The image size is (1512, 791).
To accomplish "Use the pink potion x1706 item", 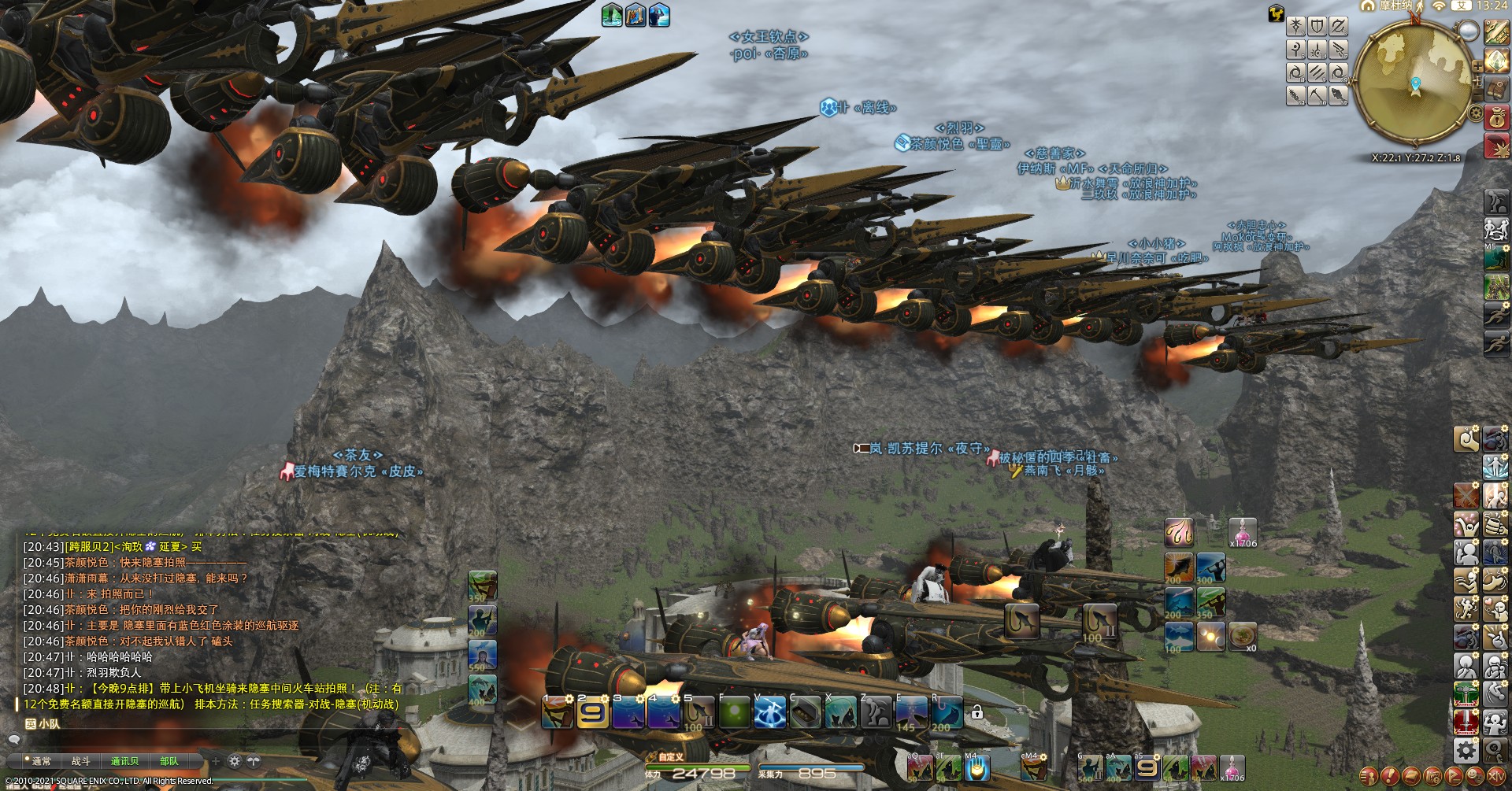I will 1242,533.
